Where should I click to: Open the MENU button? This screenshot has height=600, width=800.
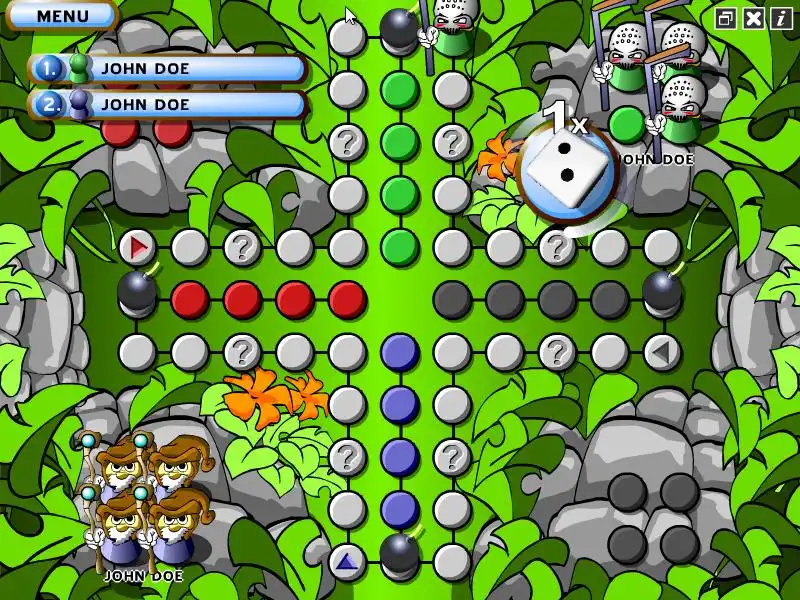point(62,16)
